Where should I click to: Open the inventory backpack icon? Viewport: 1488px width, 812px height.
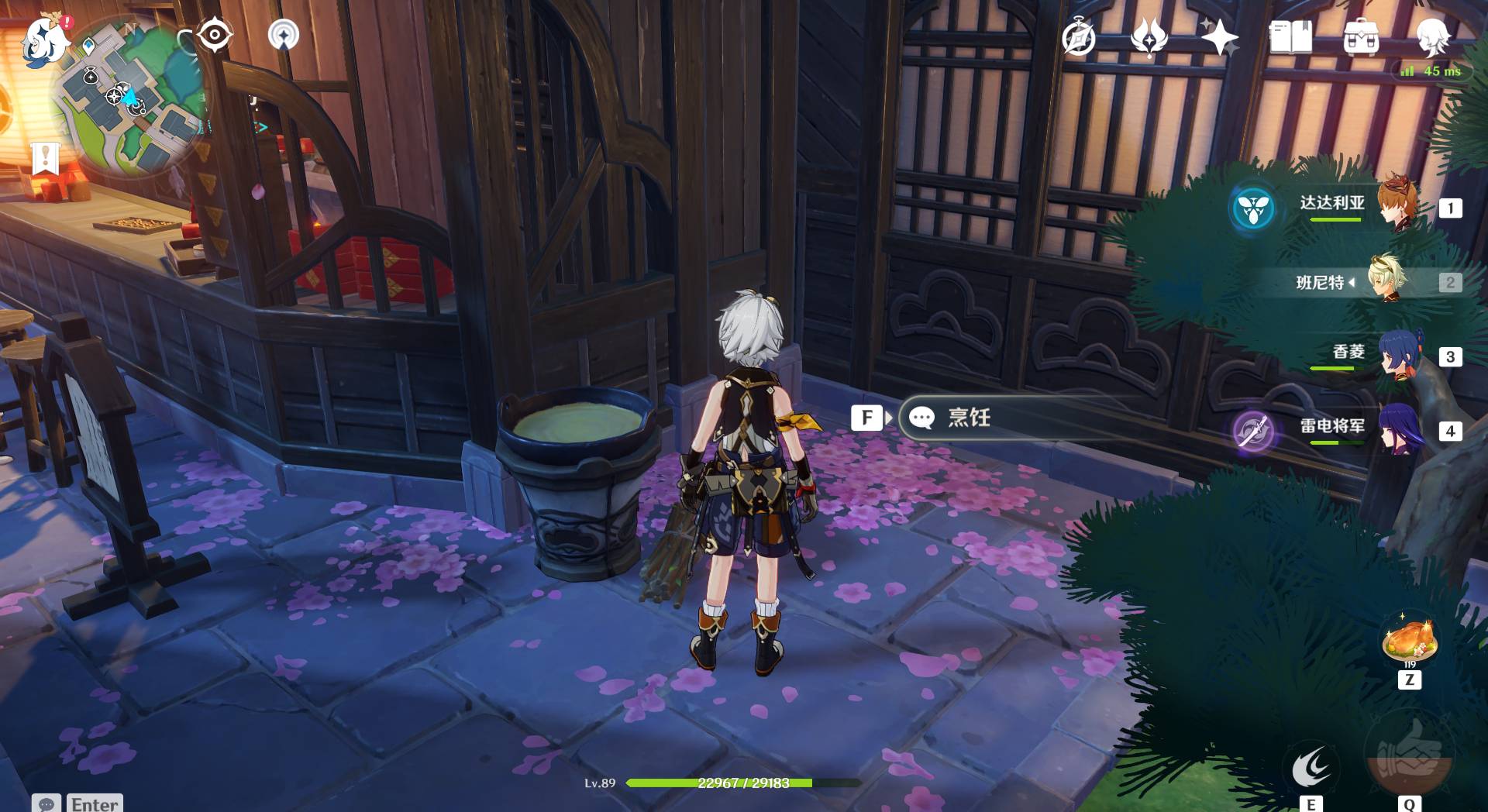pos(1361,37)
